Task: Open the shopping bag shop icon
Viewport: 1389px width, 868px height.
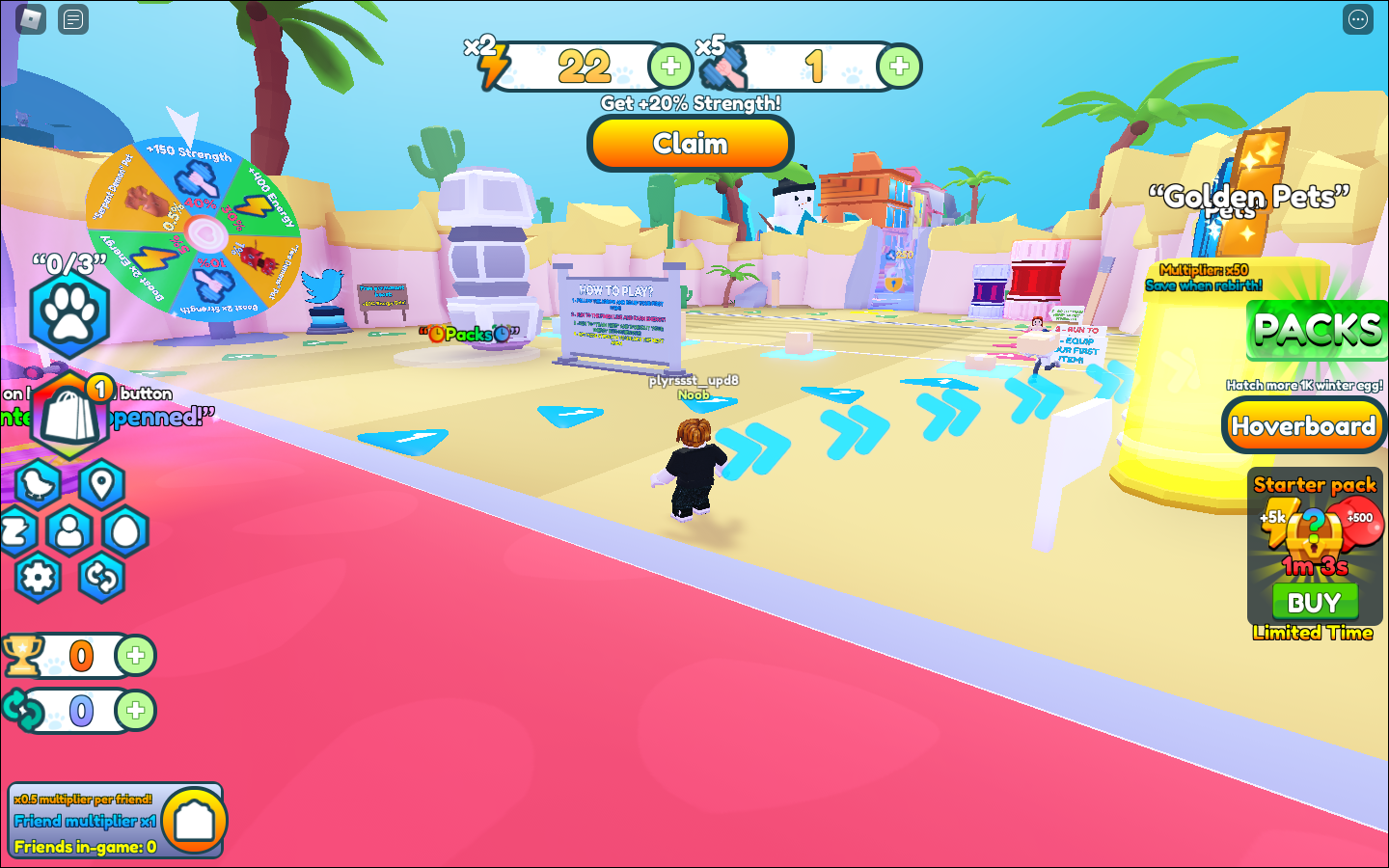Action: 68,418
